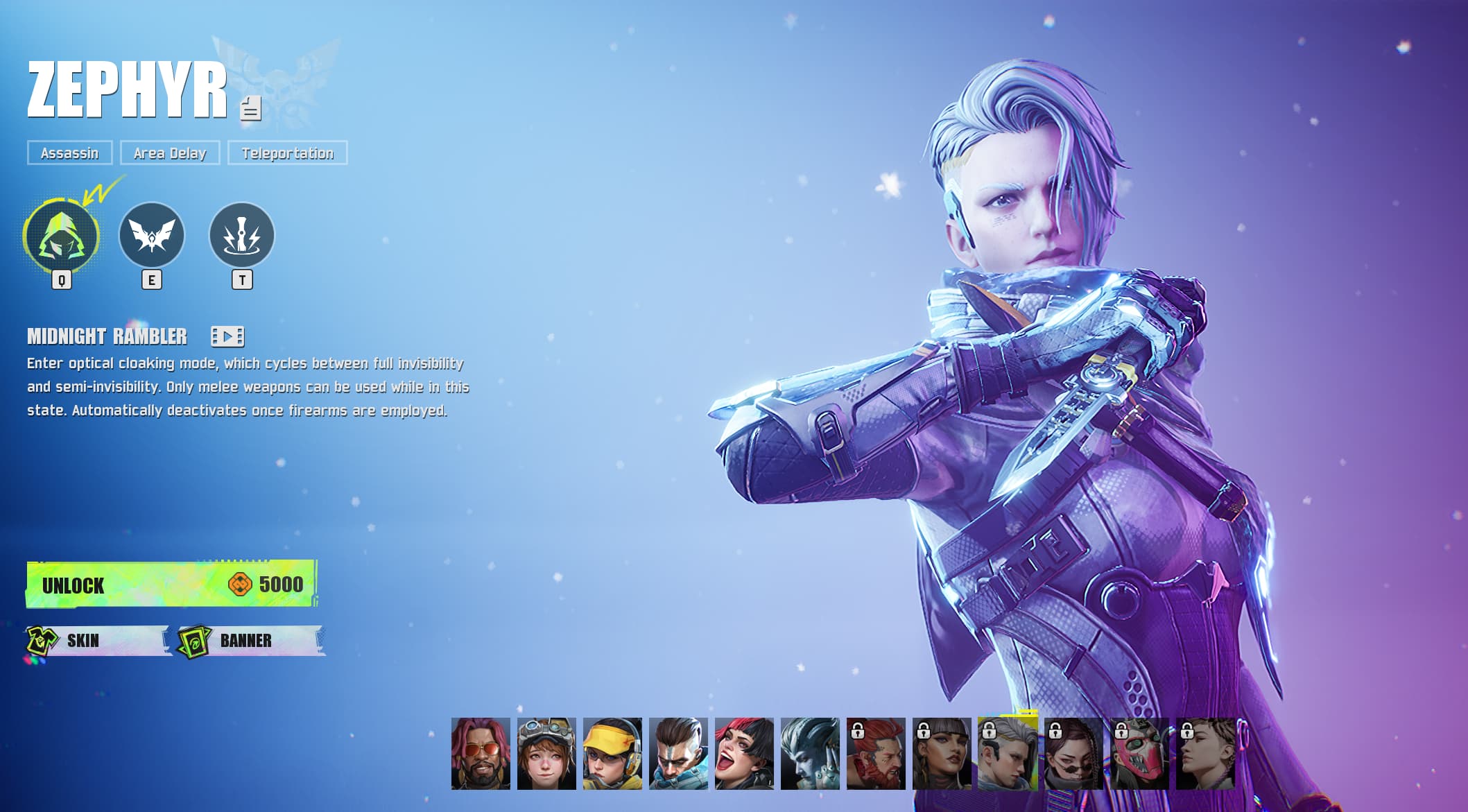Open the Area Delay tag
This screenshot has height=812, width=1468.
coord(169,153)
